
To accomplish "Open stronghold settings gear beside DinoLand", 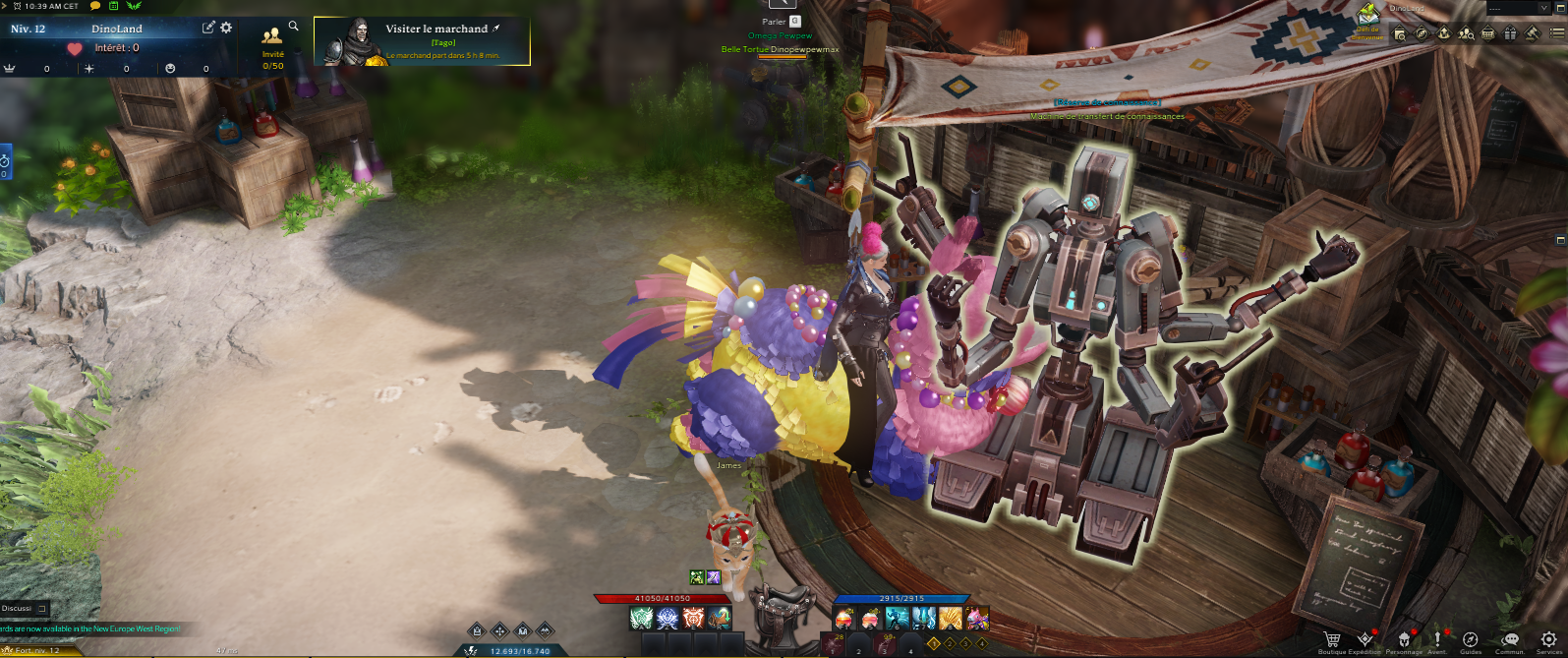I will tap(226, 28).
